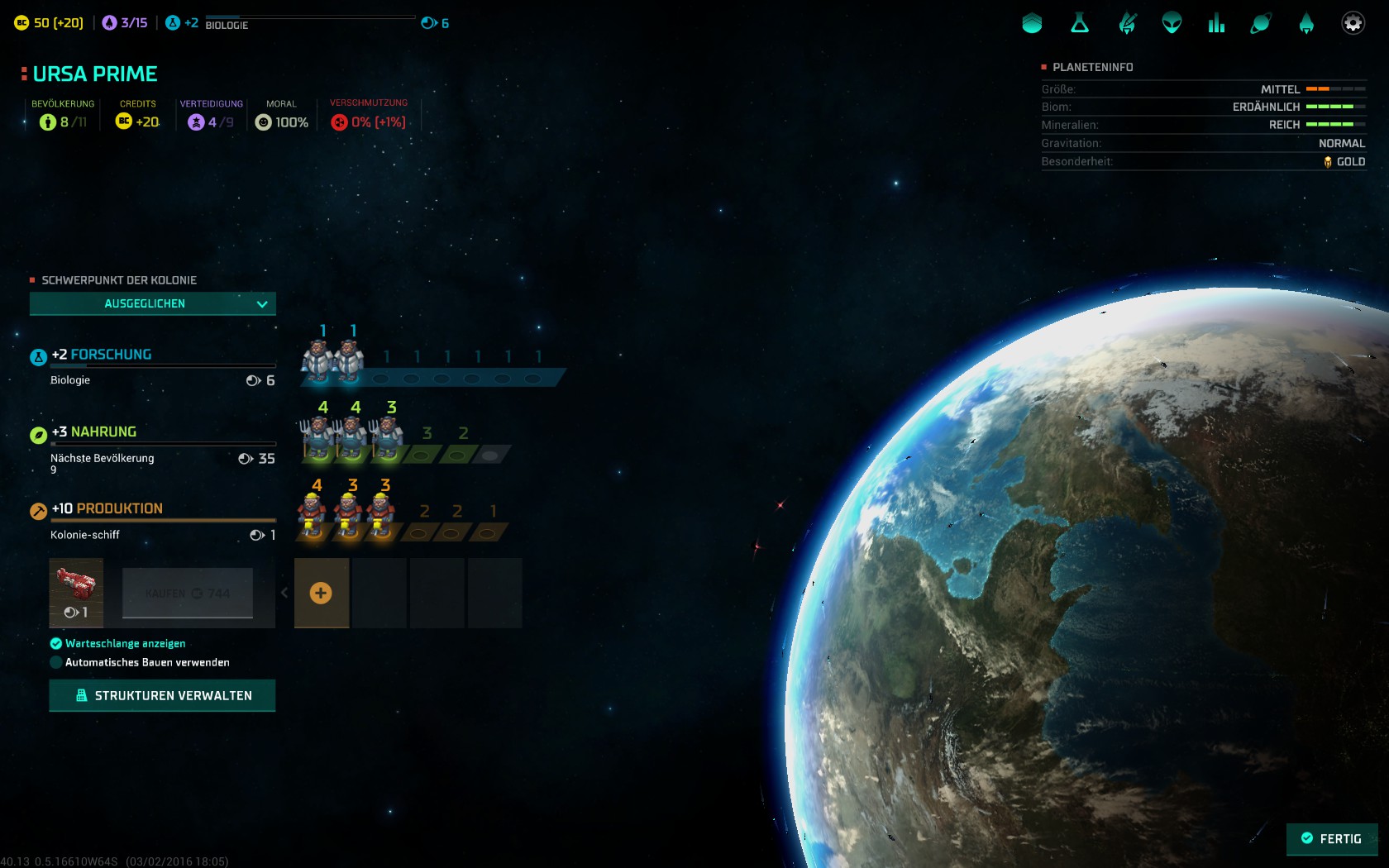Click the Kaufen purchase button
The height and width of the screenshot is (868, 1389).
click(188, 593)
